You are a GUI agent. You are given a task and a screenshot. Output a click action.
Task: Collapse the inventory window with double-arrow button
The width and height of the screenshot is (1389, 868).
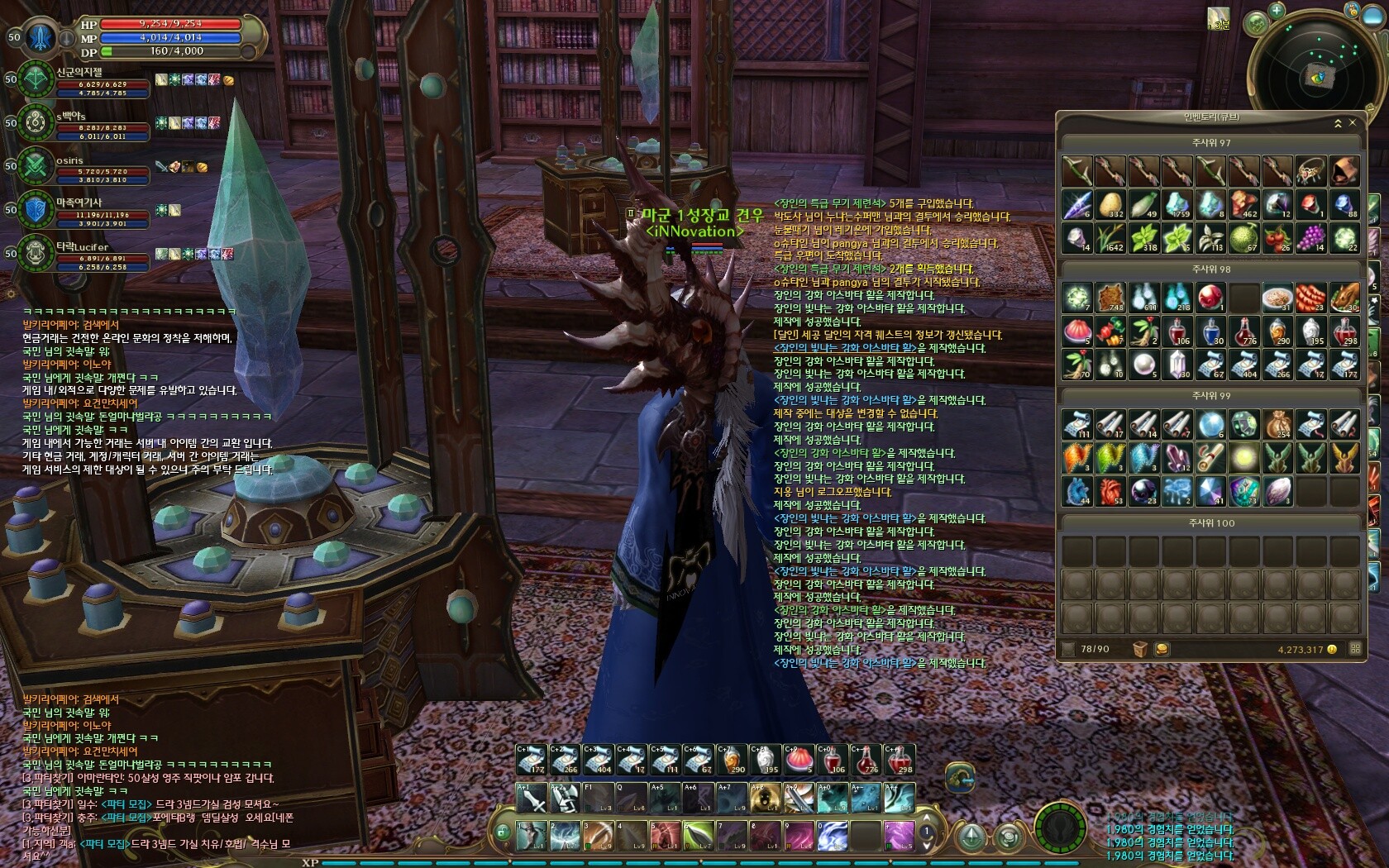[1338, 123]
